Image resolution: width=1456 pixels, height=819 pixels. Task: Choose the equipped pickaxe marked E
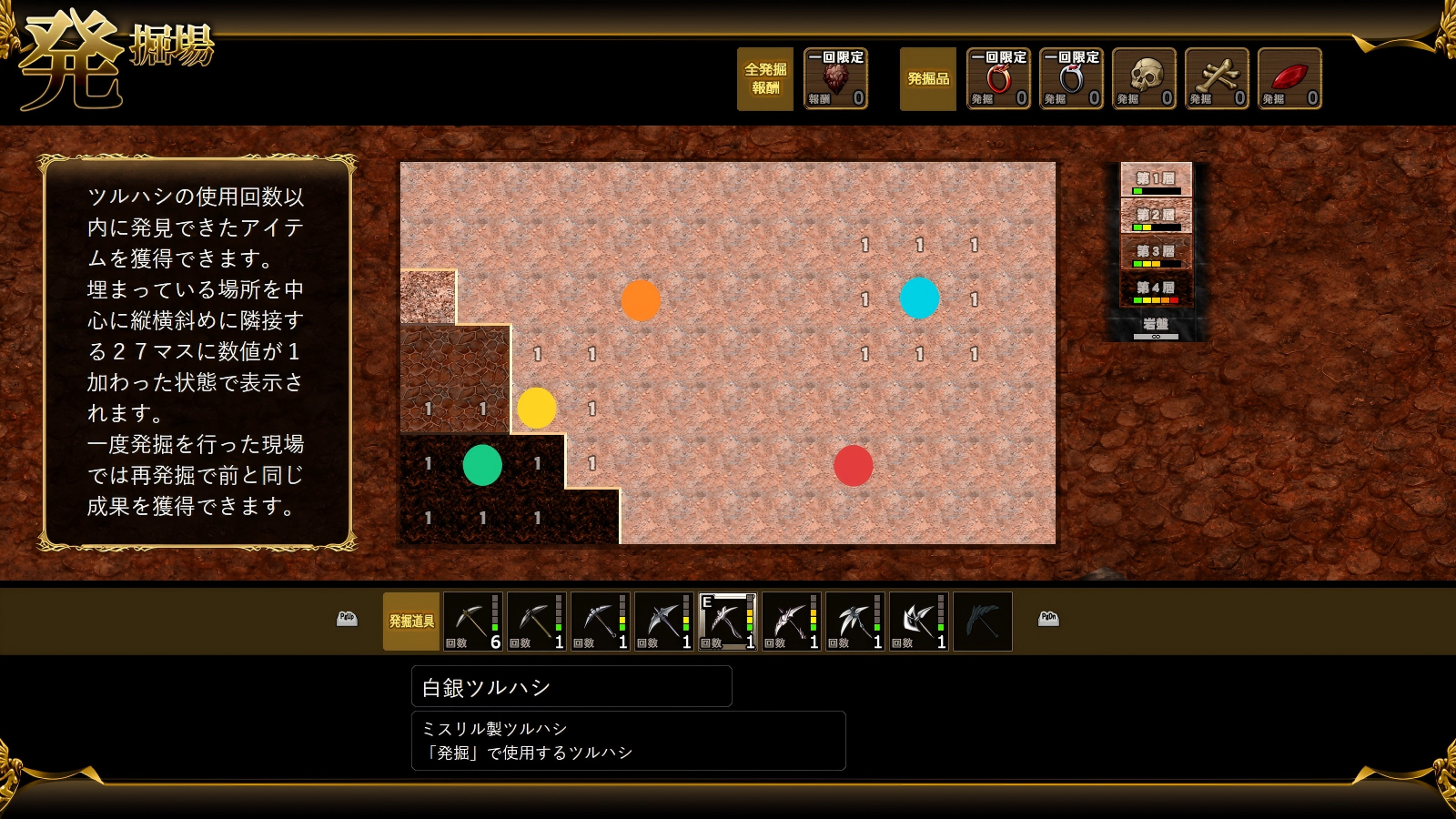click(727, 622)
